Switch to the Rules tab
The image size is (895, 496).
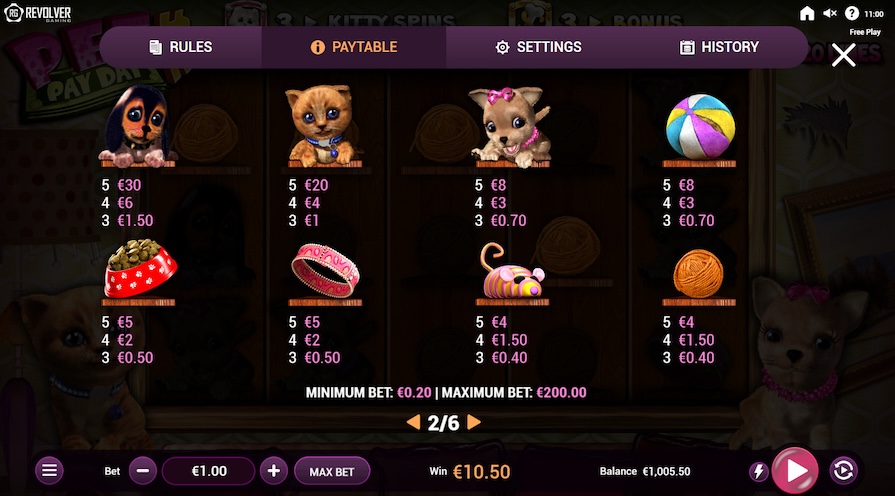(x=180, y=47)
